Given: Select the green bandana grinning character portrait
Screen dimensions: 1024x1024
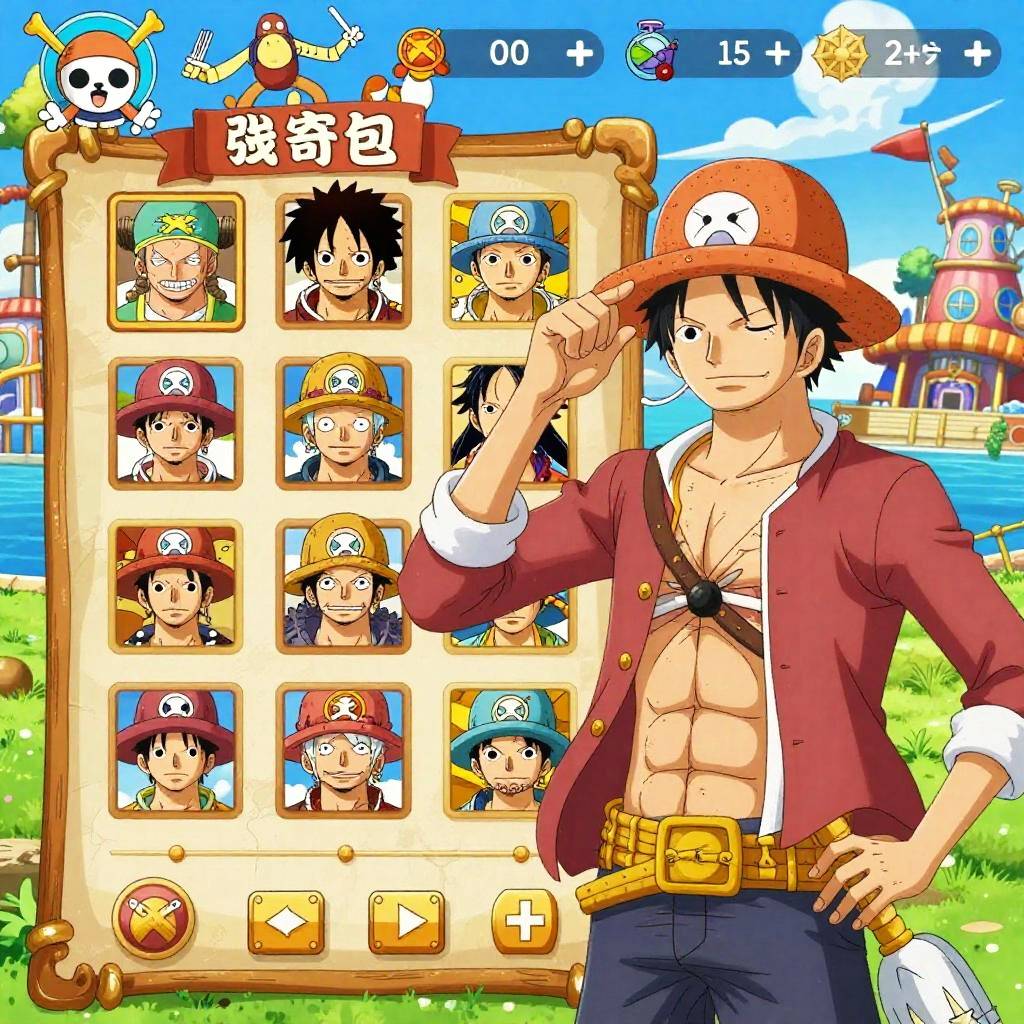Looking at the screenshot, I should (x=175, y=262).
